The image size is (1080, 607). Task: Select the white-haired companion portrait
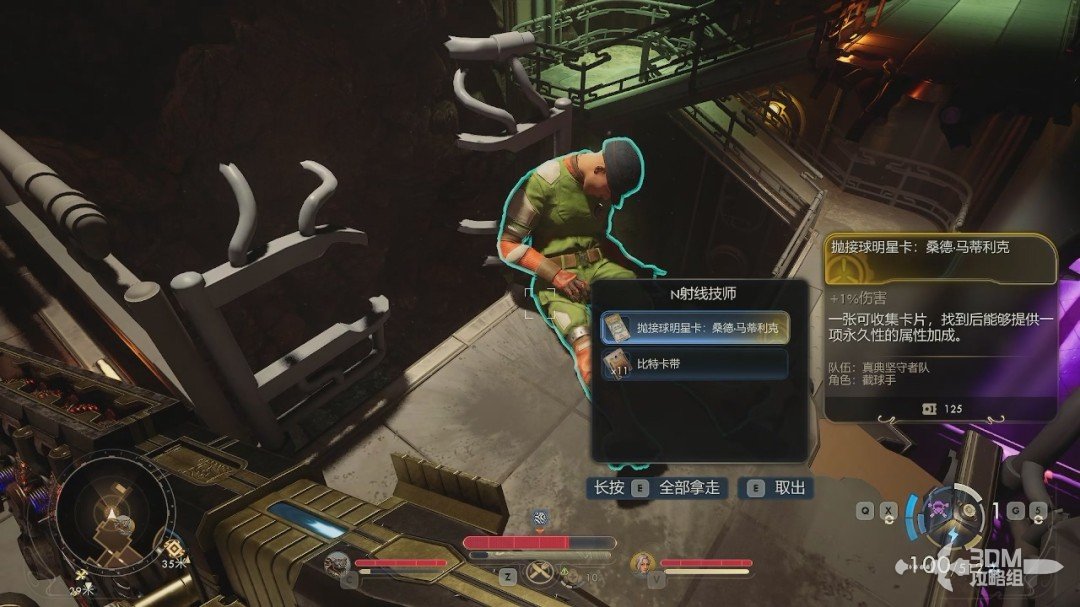click(x=642, y=564)
